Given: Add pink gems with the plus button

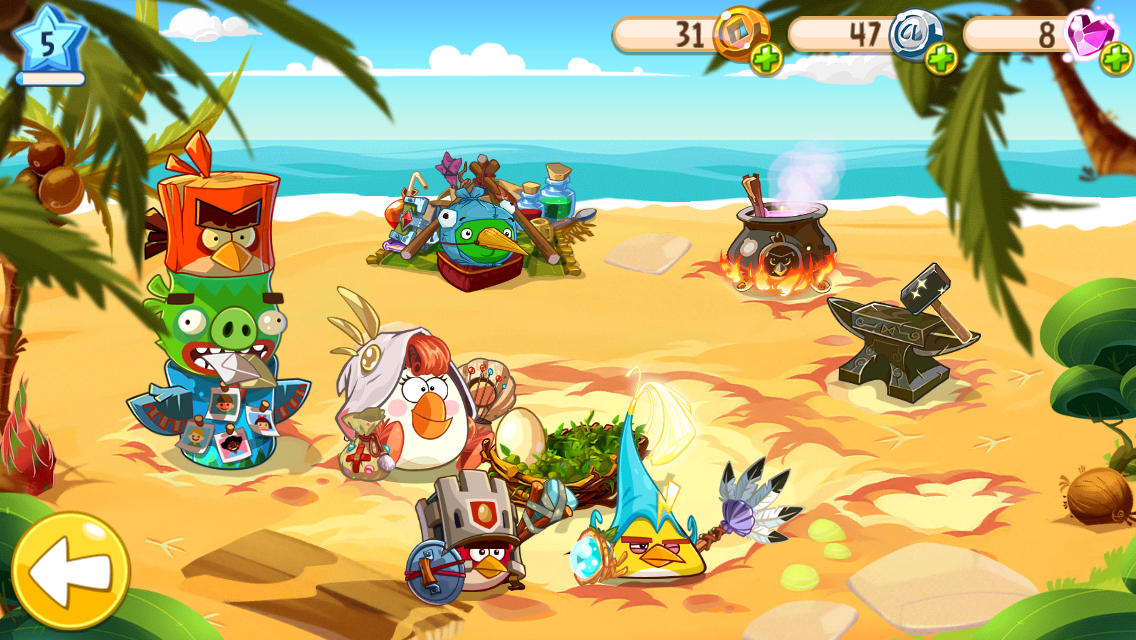Looking at the screenshot, I should (1116, 59).
